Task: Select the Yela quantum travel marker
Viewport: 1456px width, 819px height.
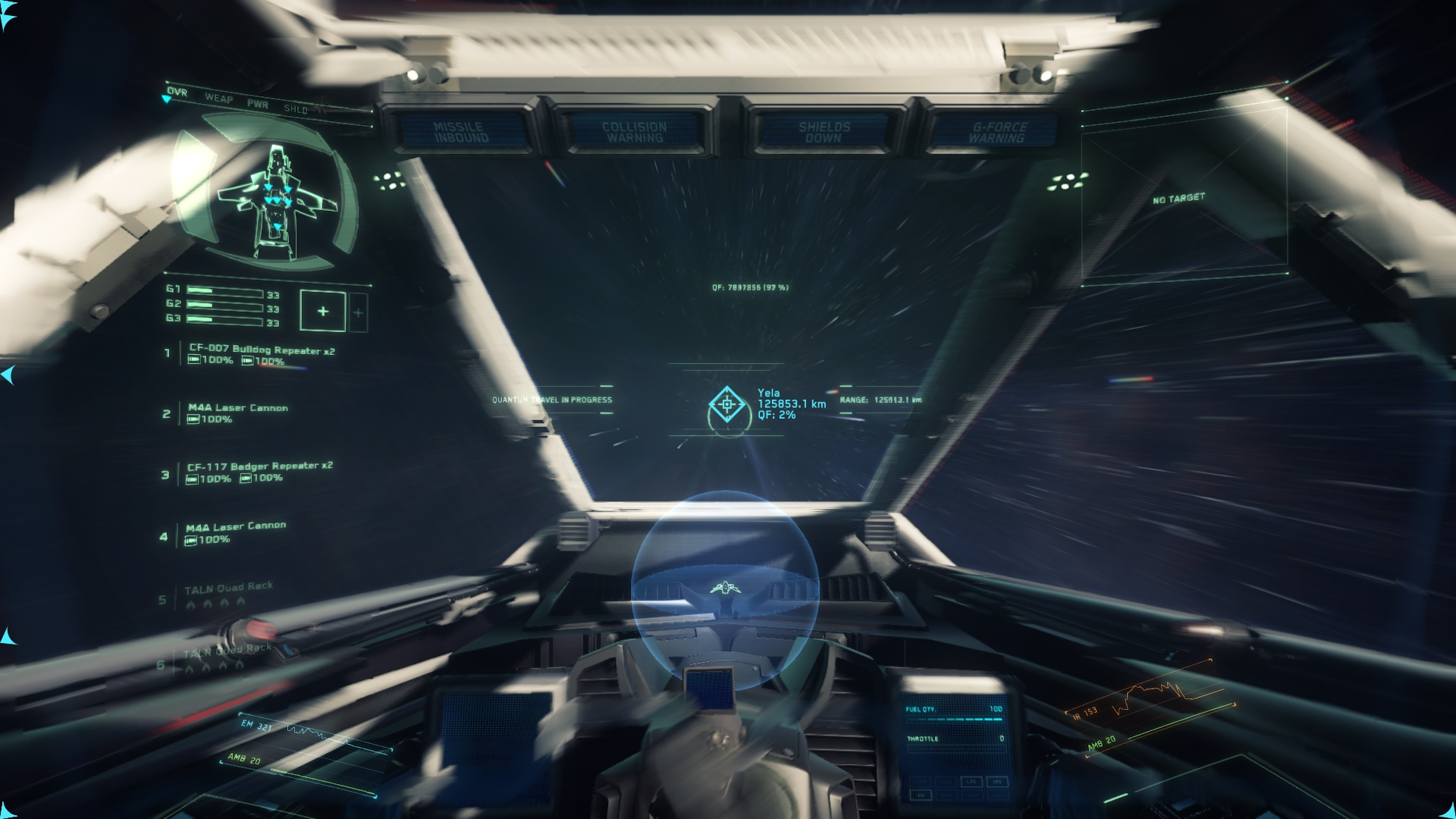Action: (726, 404)
